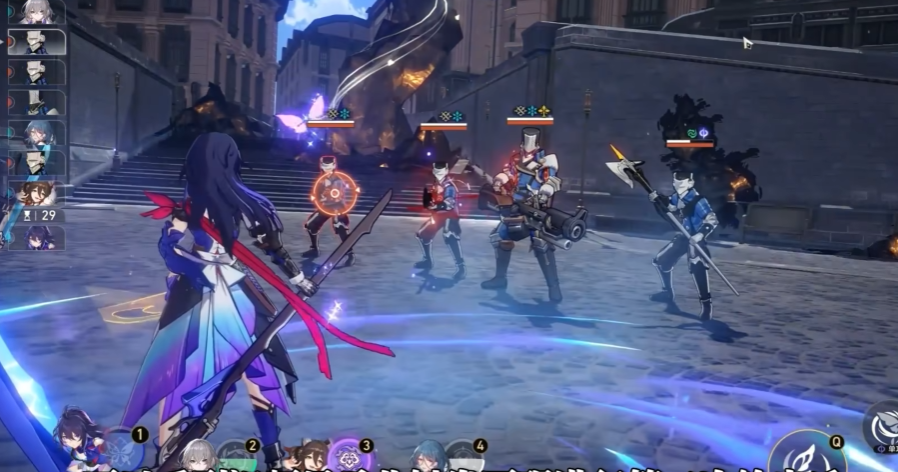
Task: Select the butterfly skill button at right edge
Action: (x=882, y=422)
